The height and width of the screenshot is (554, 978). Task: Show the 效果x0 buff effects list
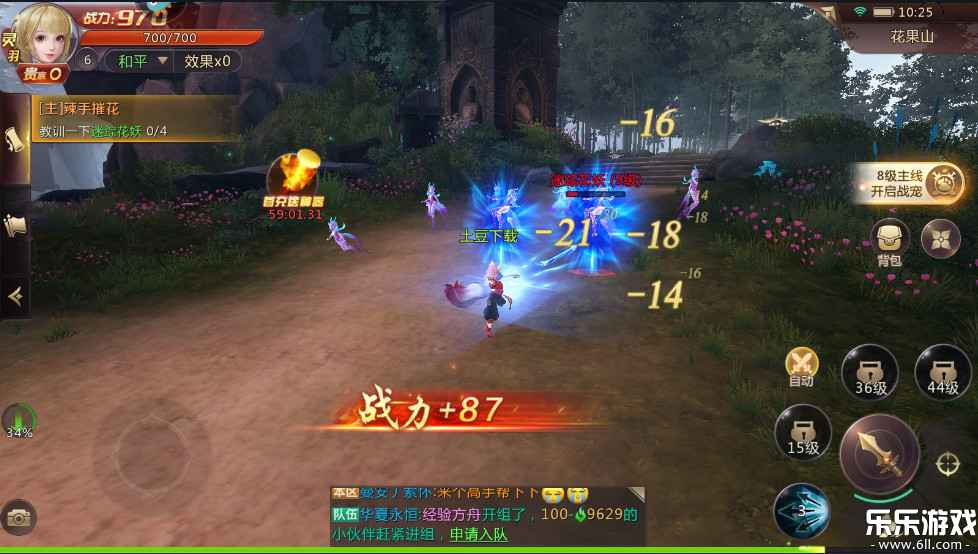(x=207, y=61)
